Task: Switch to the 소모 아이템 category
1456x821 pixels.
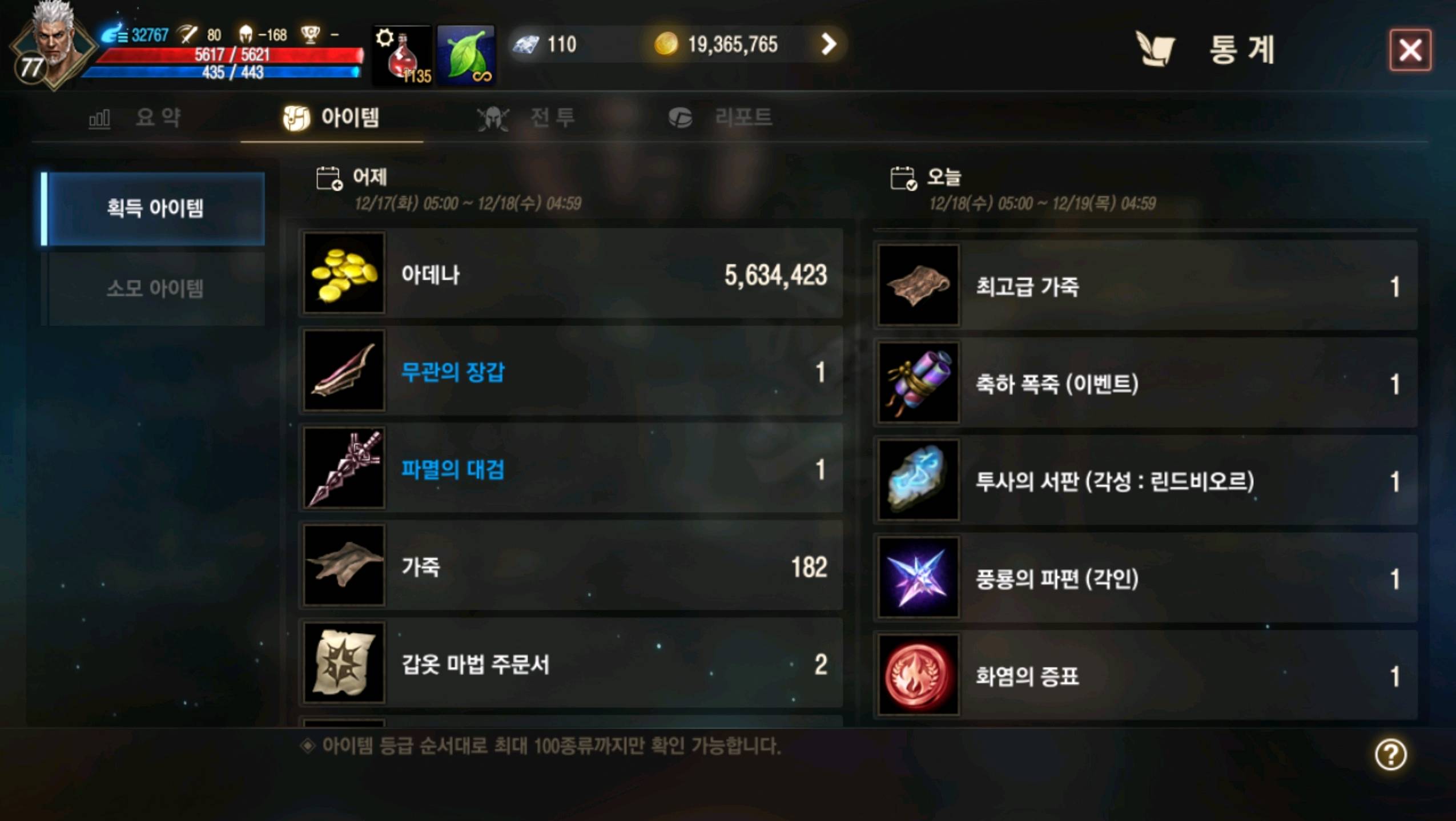Action: pyautogui.click(x=155, y=288)
